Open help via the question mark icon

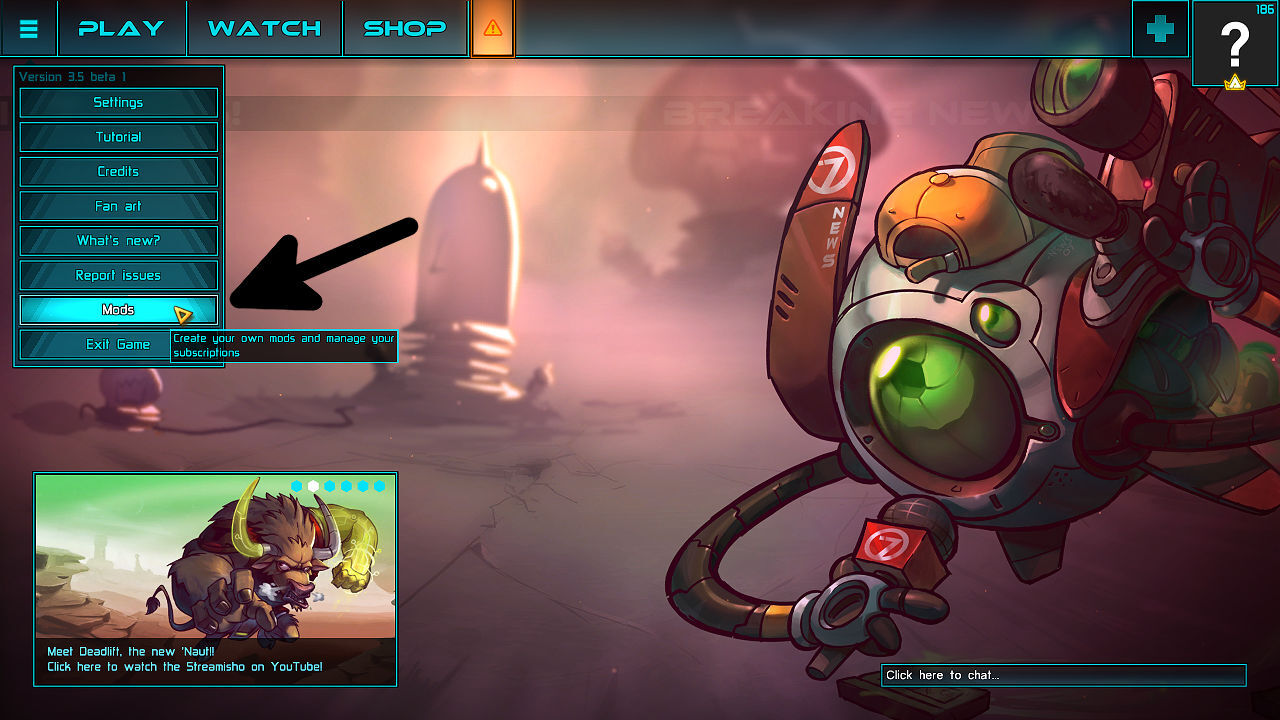coord(1235,45)
